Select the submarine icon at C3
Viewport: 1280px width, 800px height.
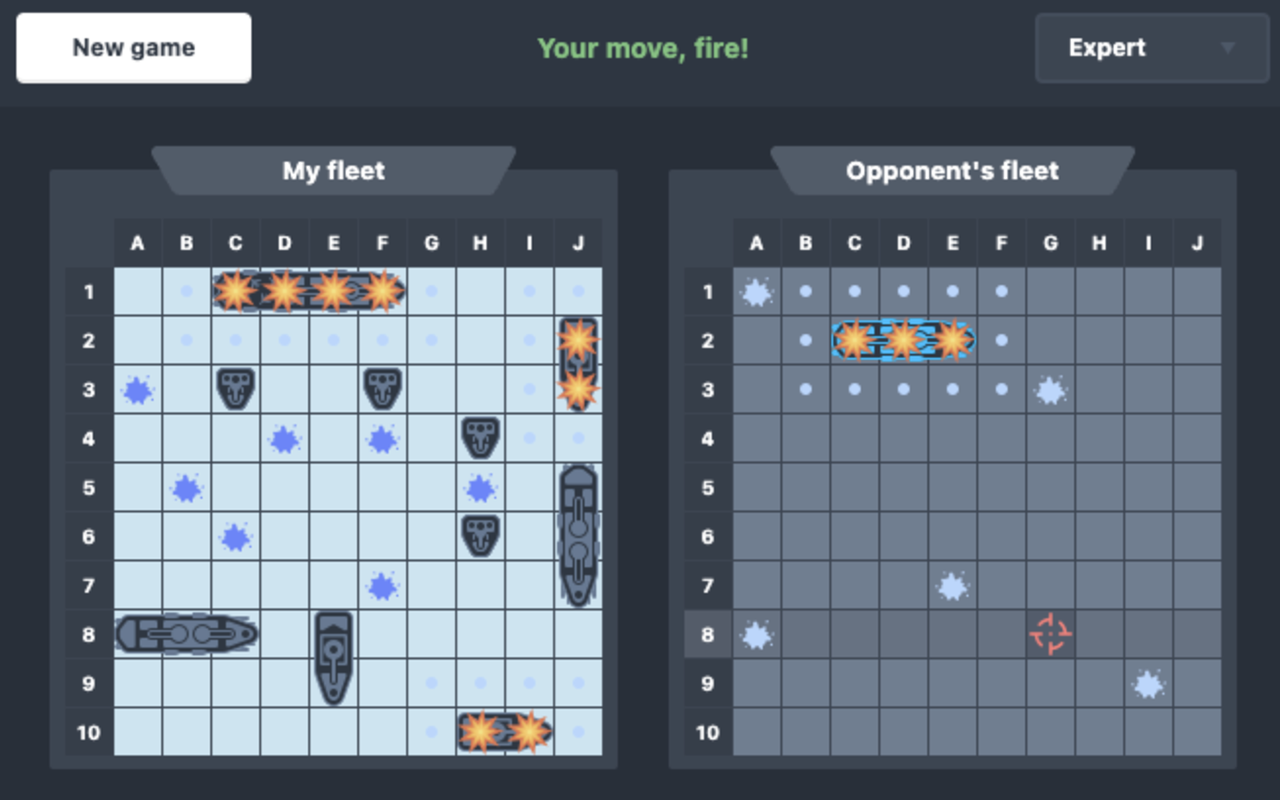[x=236, y=390]
